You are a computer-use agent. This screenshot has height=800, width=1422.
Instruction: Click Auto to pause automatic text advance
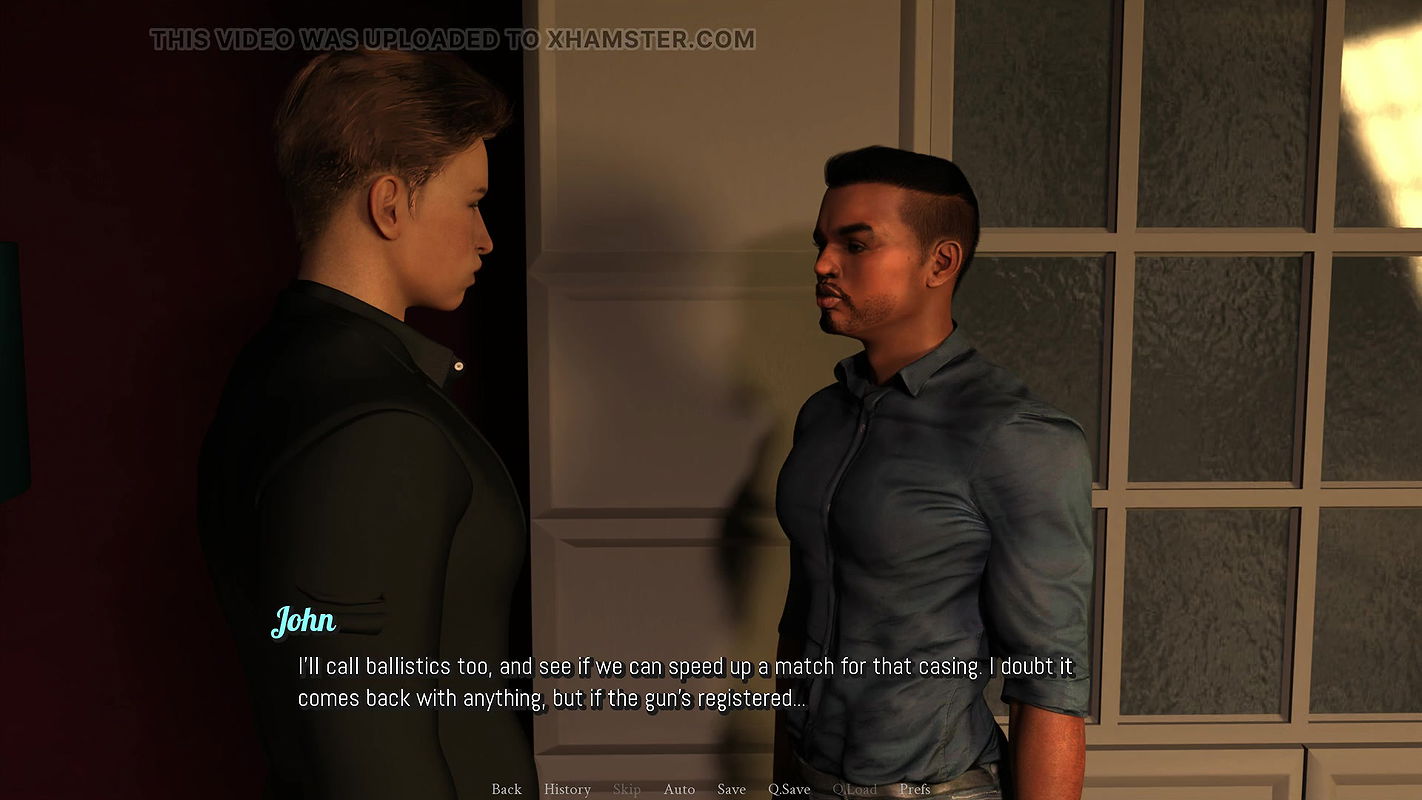[680, 789]
